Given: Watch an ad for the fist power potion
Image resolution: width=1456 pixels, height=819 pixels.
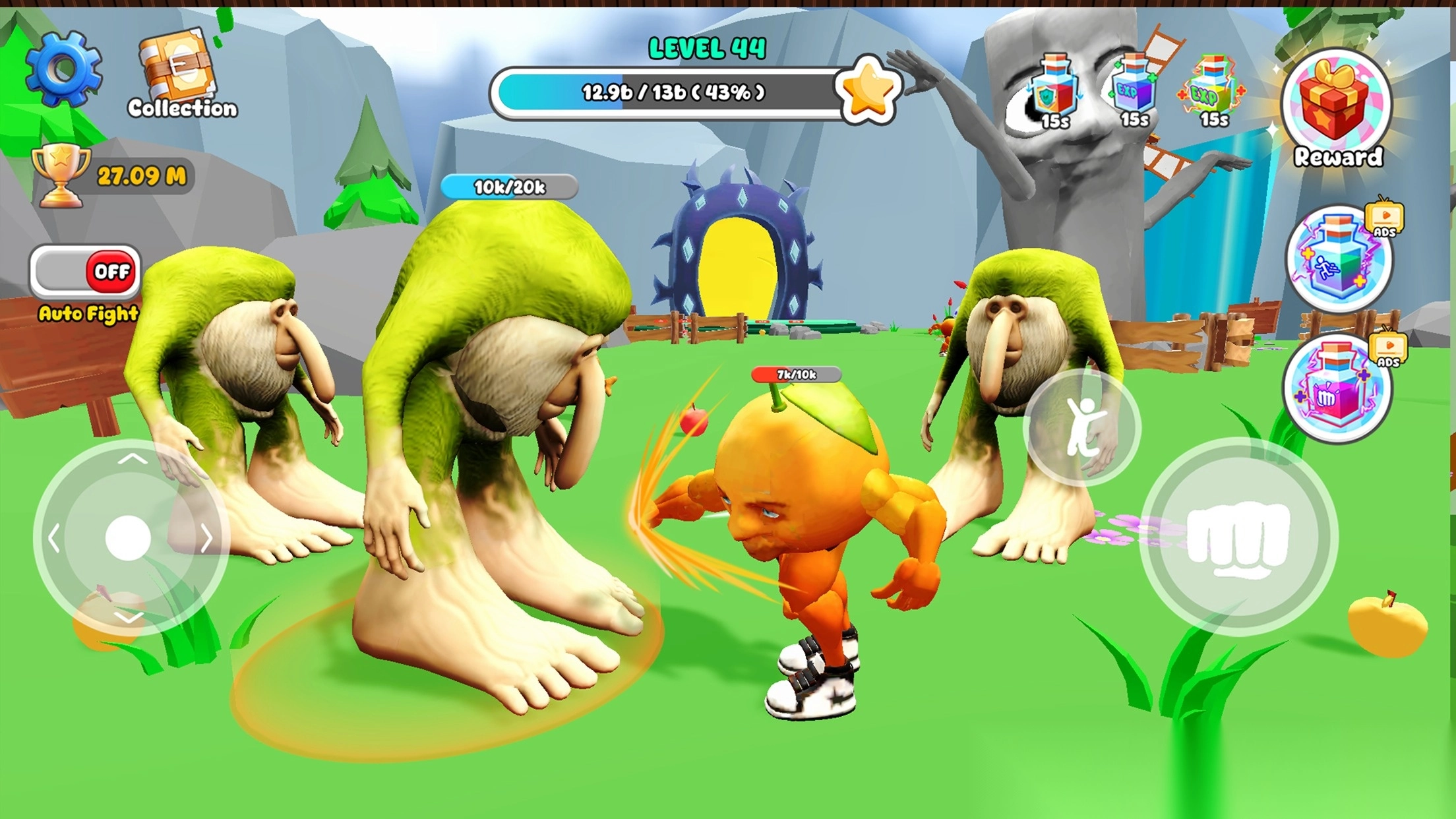Looking at the screenshot, I should click(x=1337, y=389).
